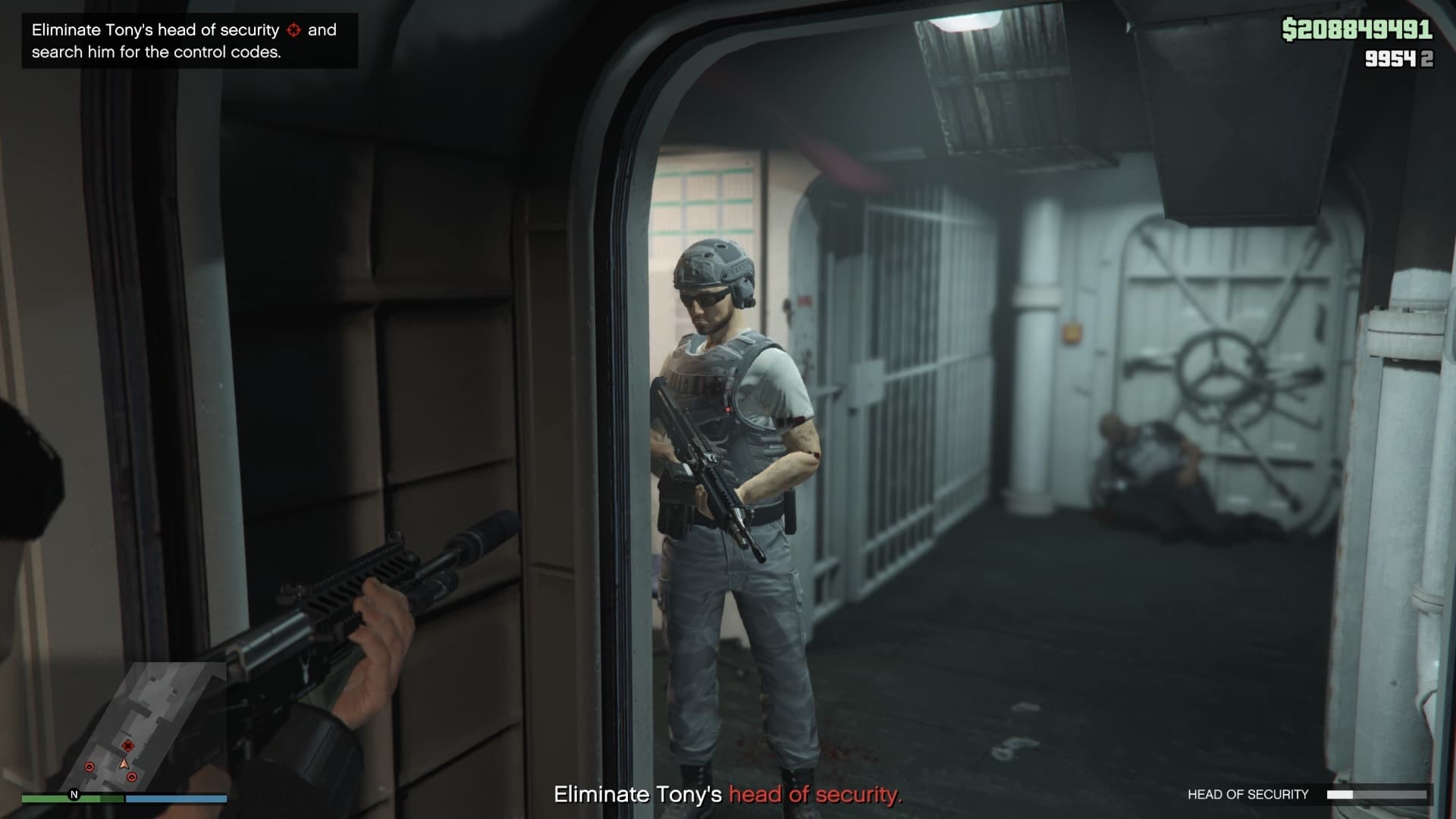This screenshot has height=819, width=1456.
Task: Click the player arrow marker on the minimap
Action: pyautogui.click(x=124, y=764)
